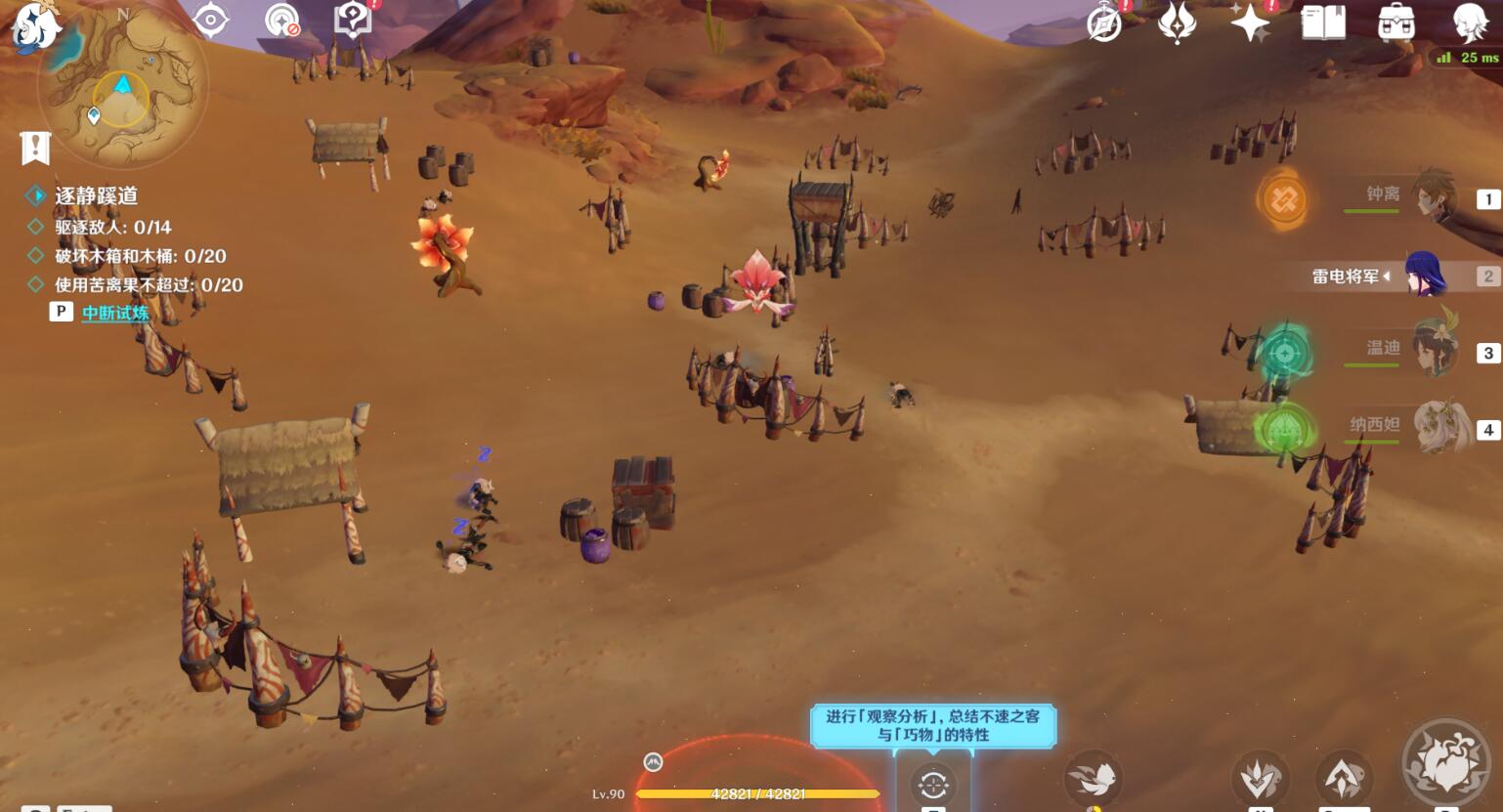
Task: Open the backpack inventory
Action: pyautogui.click(x=1396, y=22)
